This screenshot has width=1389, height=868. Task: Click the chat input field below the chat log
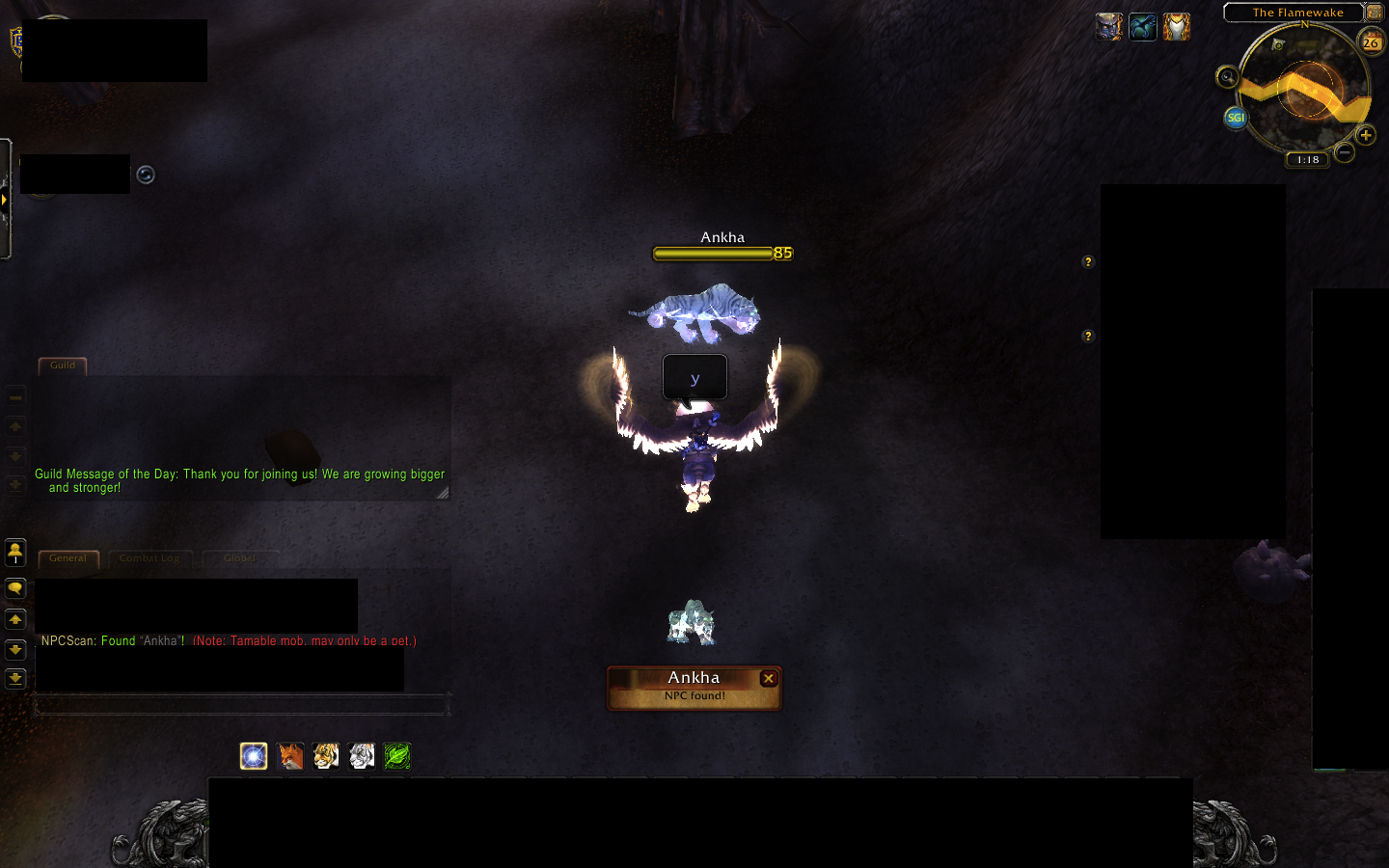click(241, 705)
